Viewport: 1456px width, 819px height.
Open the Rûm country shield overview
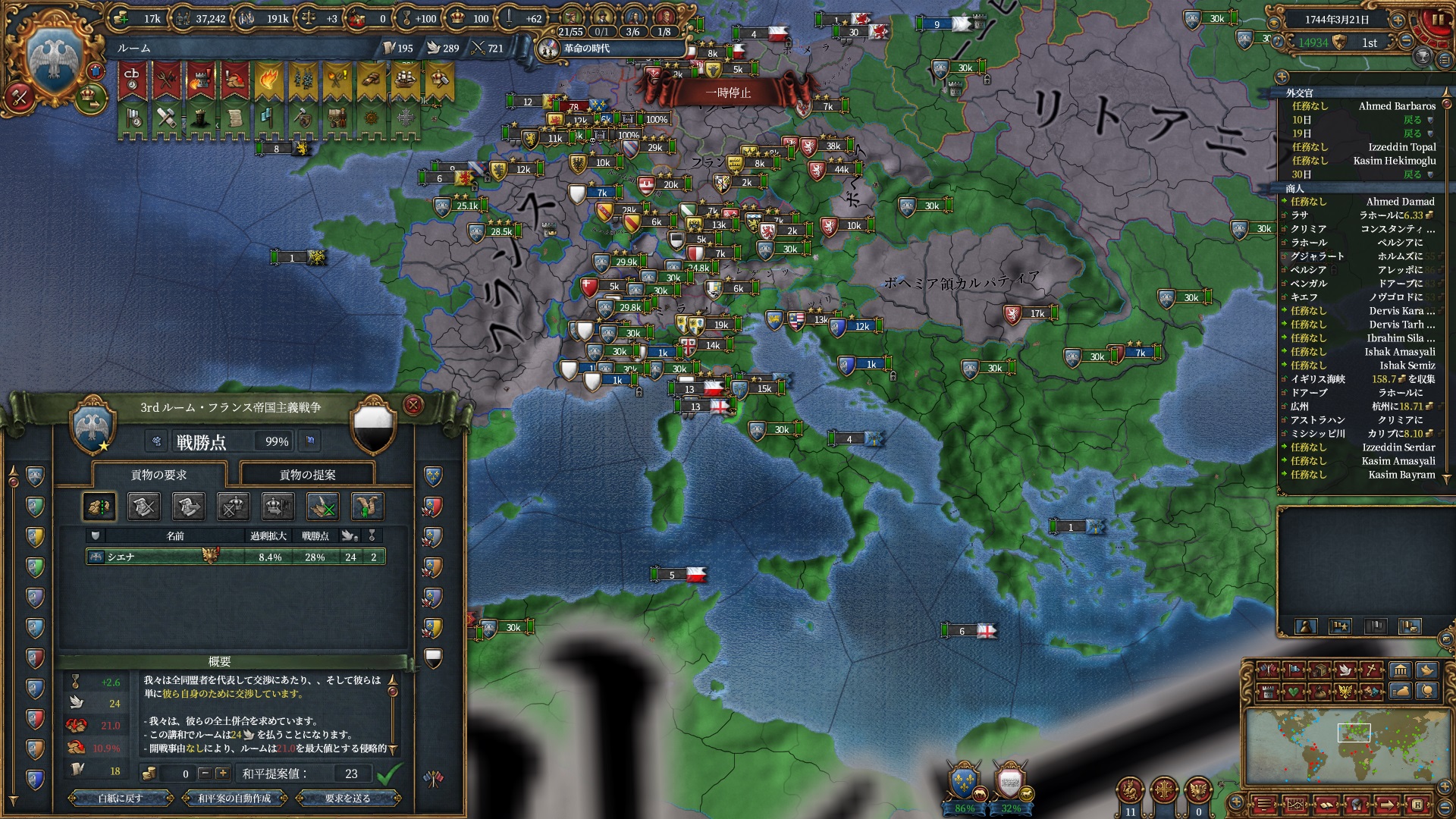(53, 62)
